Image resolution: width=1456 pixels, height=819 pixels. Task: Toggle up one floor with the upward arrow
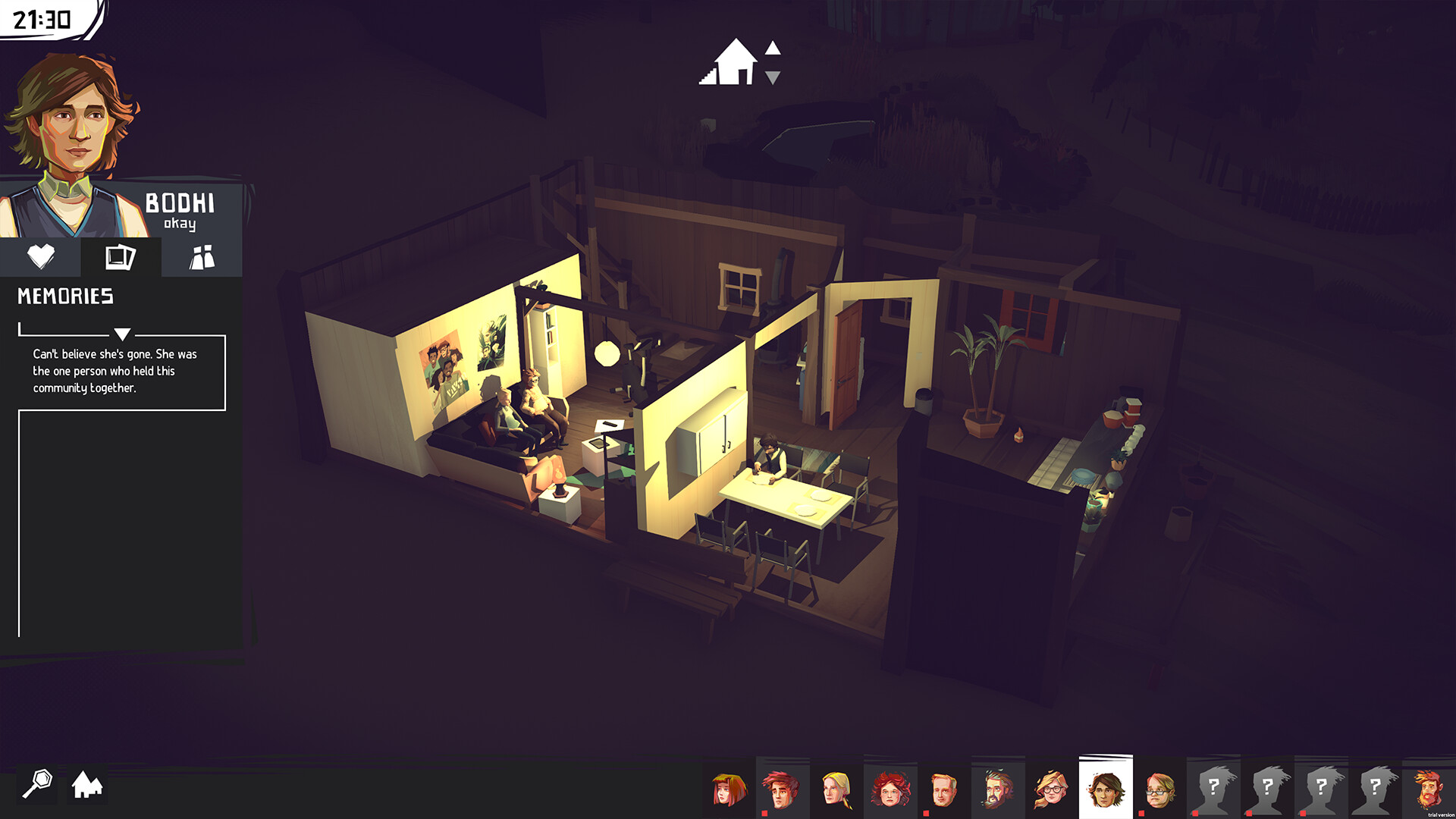point(773,49)
